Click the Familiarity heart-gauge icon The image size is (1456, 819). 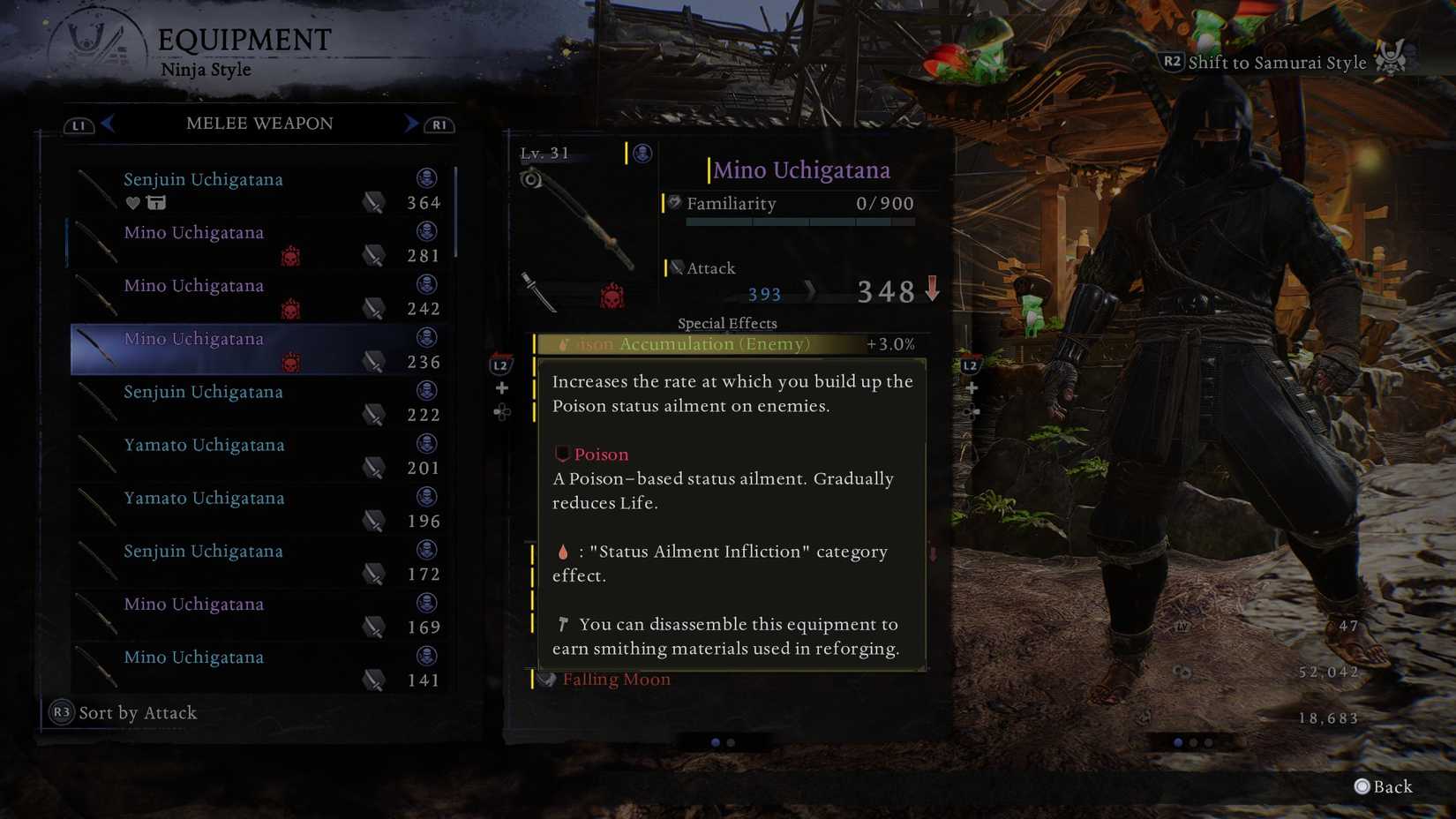[672, 204]
